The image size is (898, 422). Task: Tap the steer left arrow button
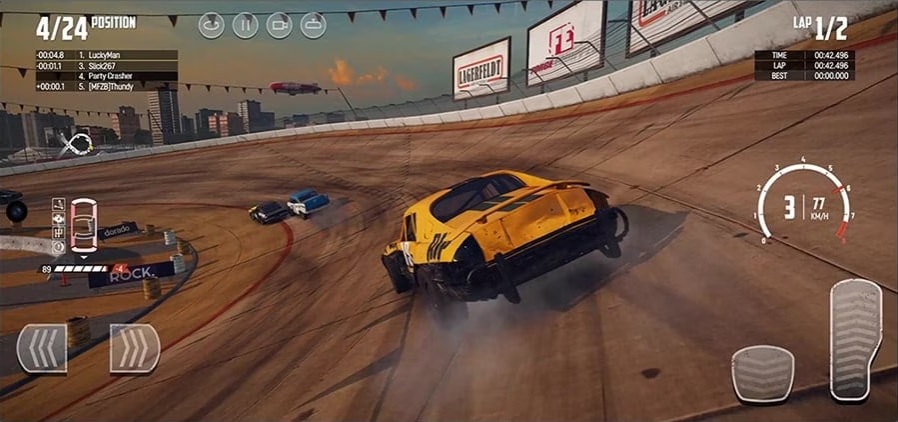click(x=42, y=349)
